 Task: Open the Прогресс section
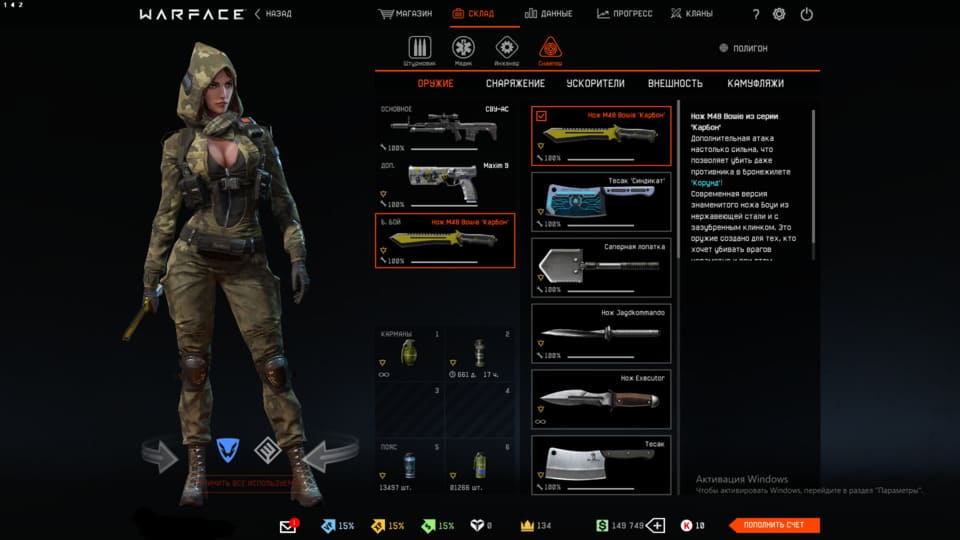coord(625,14)
